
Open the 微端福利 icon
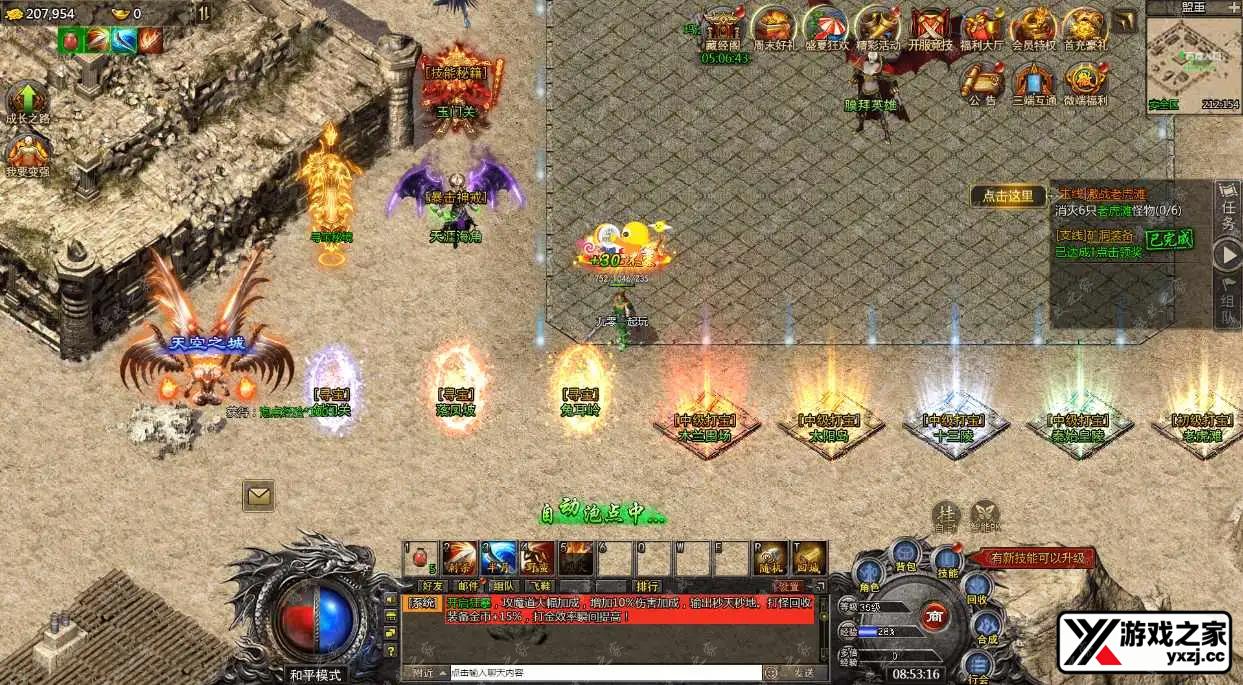pos(1085,81)
